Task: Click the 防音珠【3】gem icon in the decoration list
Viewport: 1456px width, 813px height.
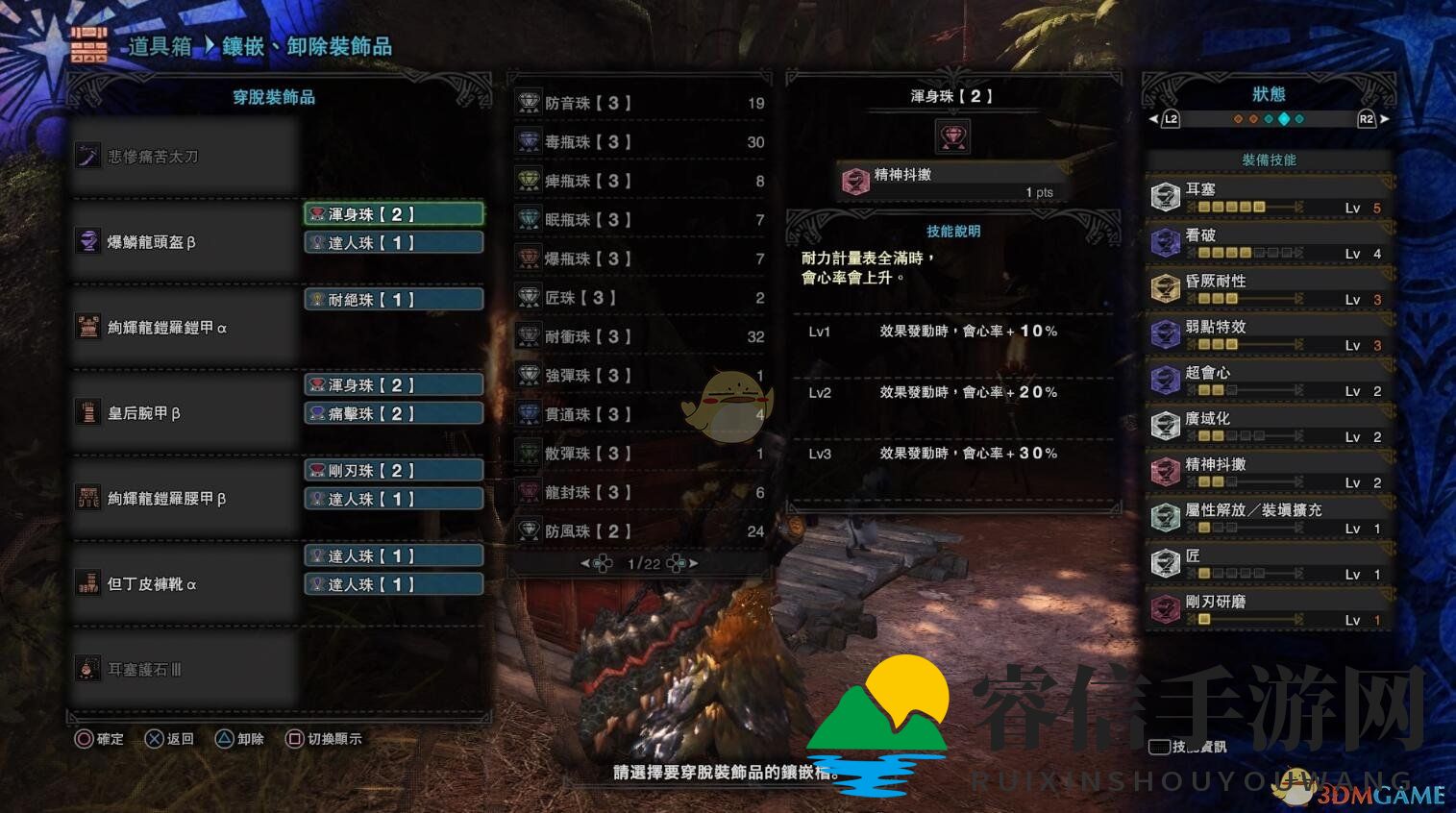Action: 527,102
